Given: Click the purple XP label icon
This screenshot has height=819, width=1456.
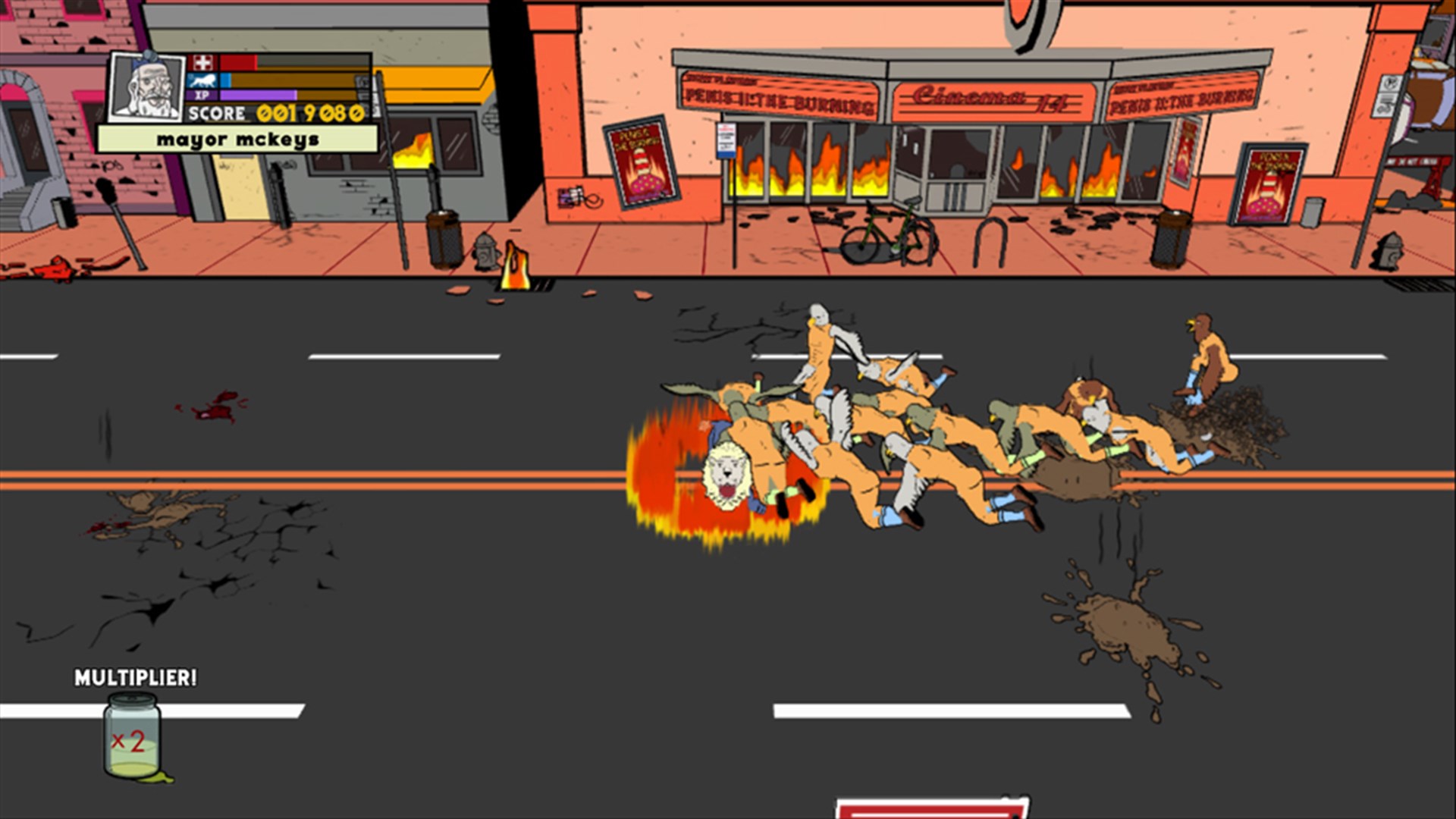Looking at the screenshot, I should click(x=202, y=95).
